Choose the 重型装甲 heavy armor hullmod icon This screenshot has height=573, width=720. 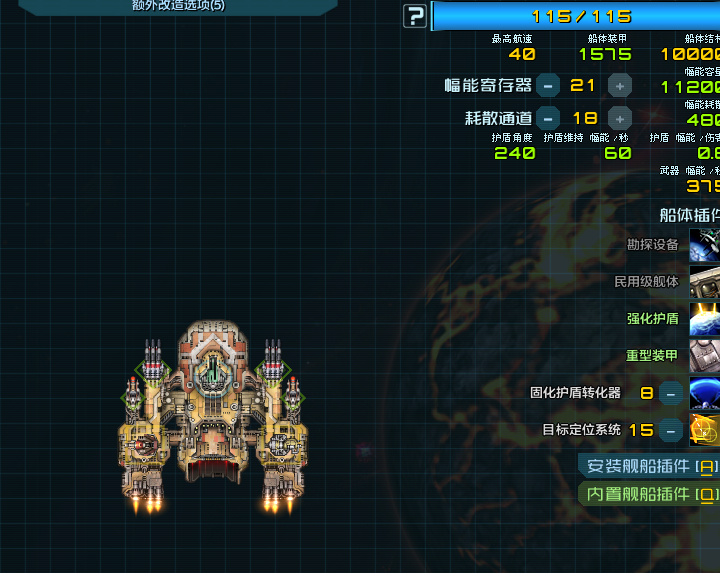pyautogui.click(x=705, y=355)
